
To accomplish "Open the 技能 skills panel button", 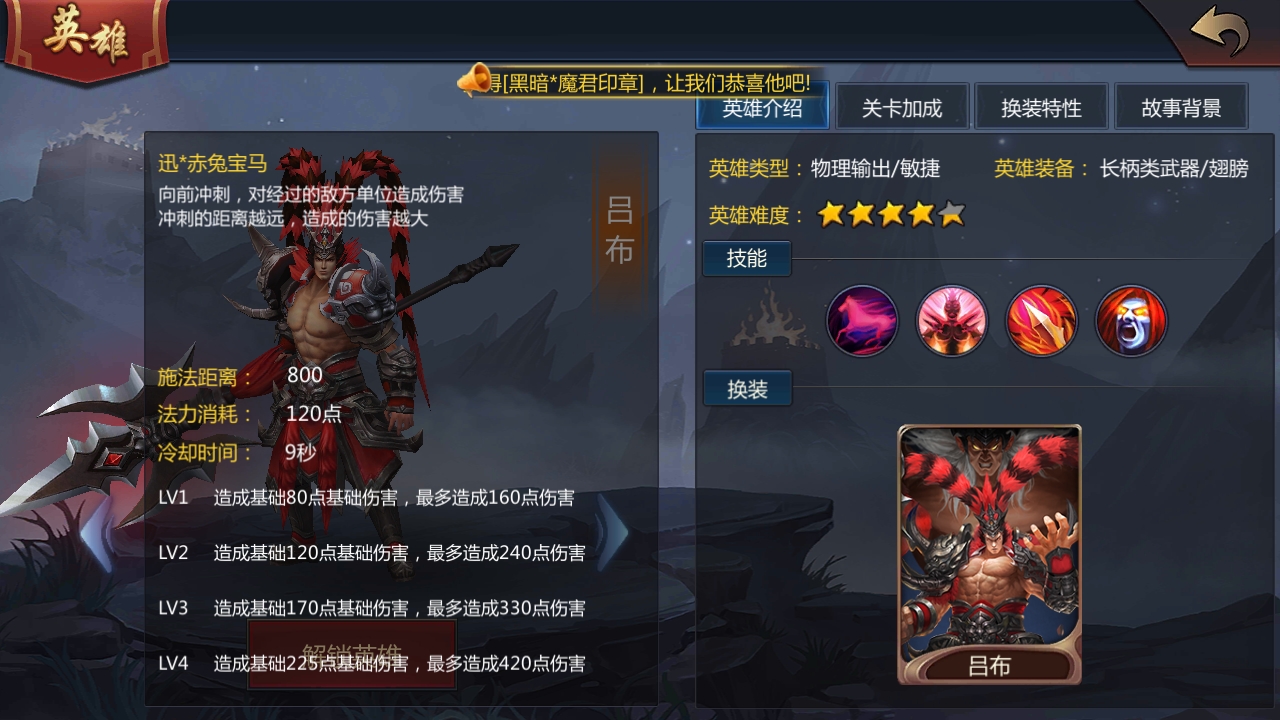I will pyautogui.click(x=746, y=258).
